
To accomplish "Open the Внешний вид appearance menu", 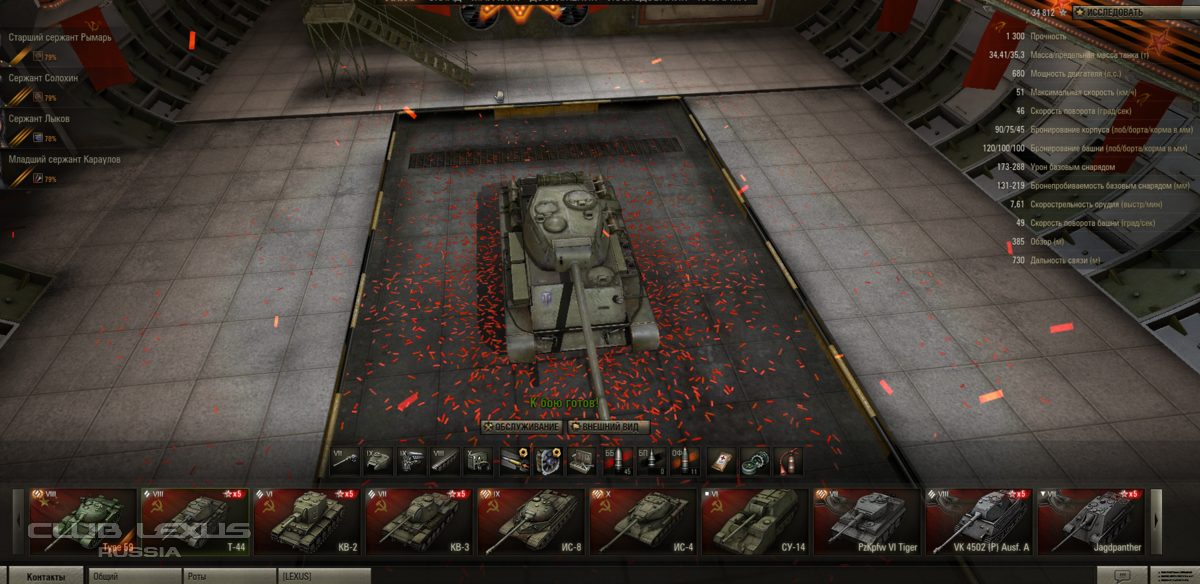I will pos(609,427).
